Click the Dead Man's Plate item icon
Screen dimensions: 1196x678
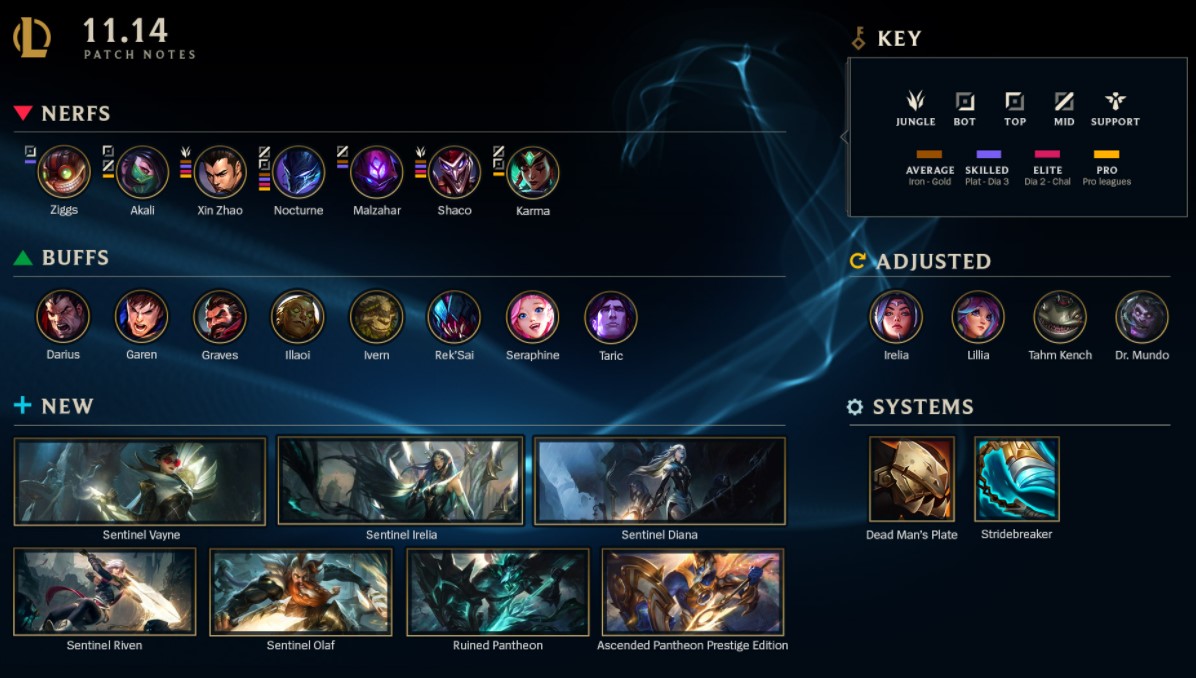click(x=911, y=479)
